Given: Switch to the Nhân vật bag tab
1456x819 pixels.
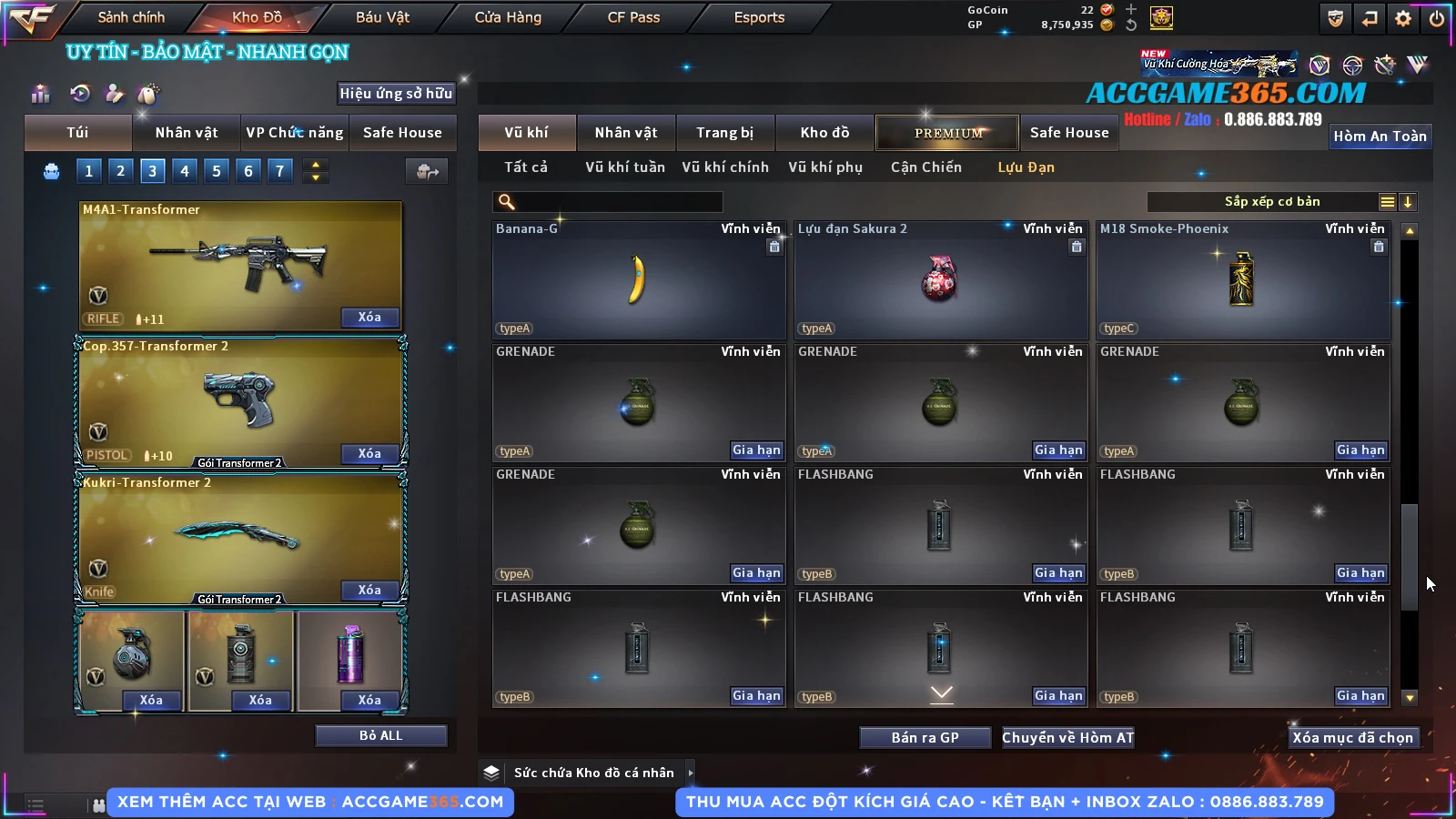Looking at the screenshot, I should pos(186,133).
